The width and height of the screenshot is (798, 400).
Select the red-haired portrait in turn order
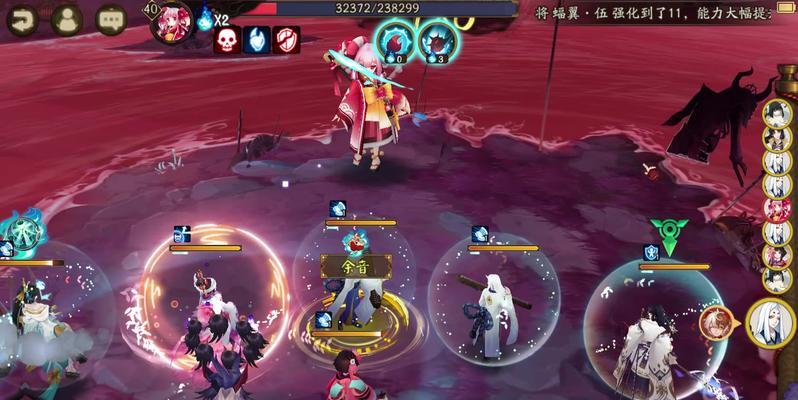[777, 208]
